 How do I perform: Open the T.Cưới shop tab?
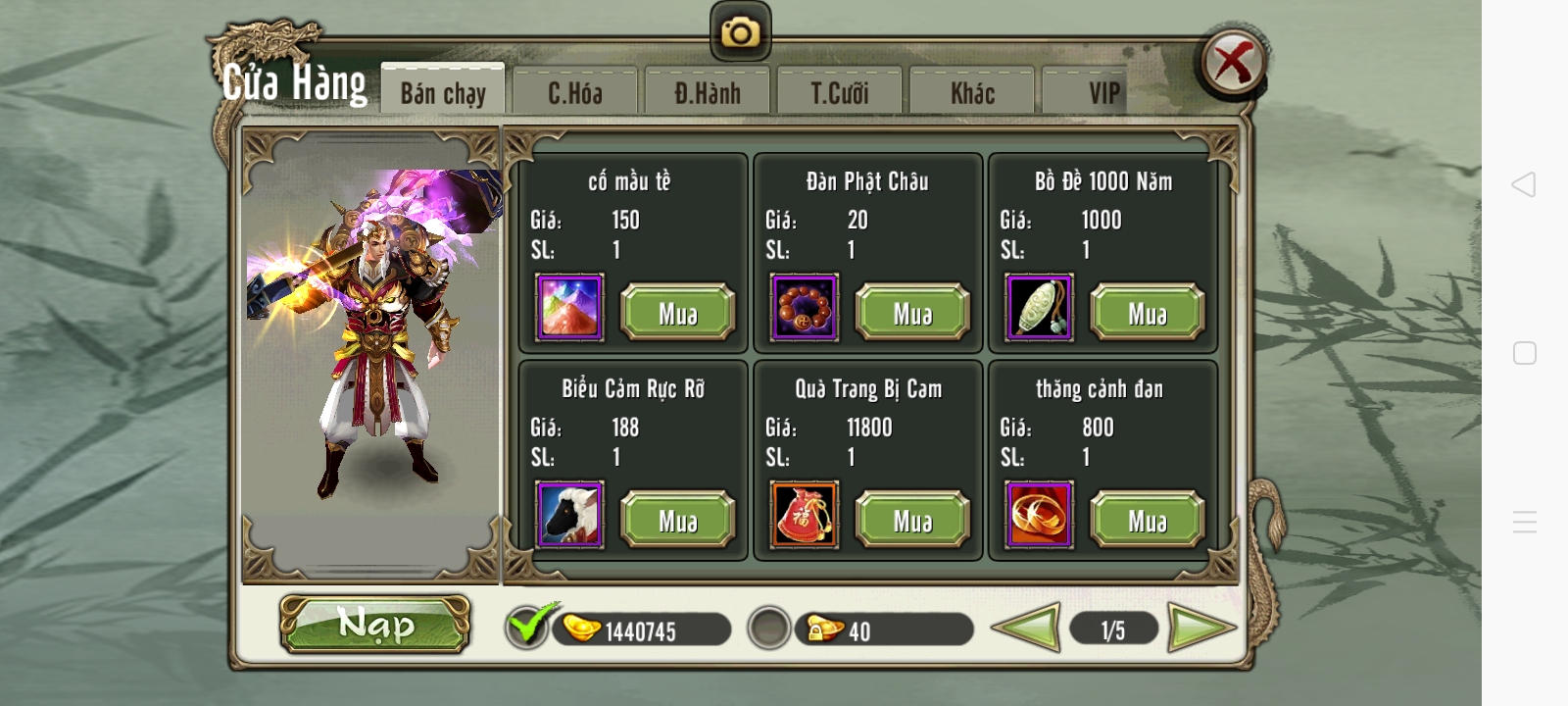tap(839, 91)
